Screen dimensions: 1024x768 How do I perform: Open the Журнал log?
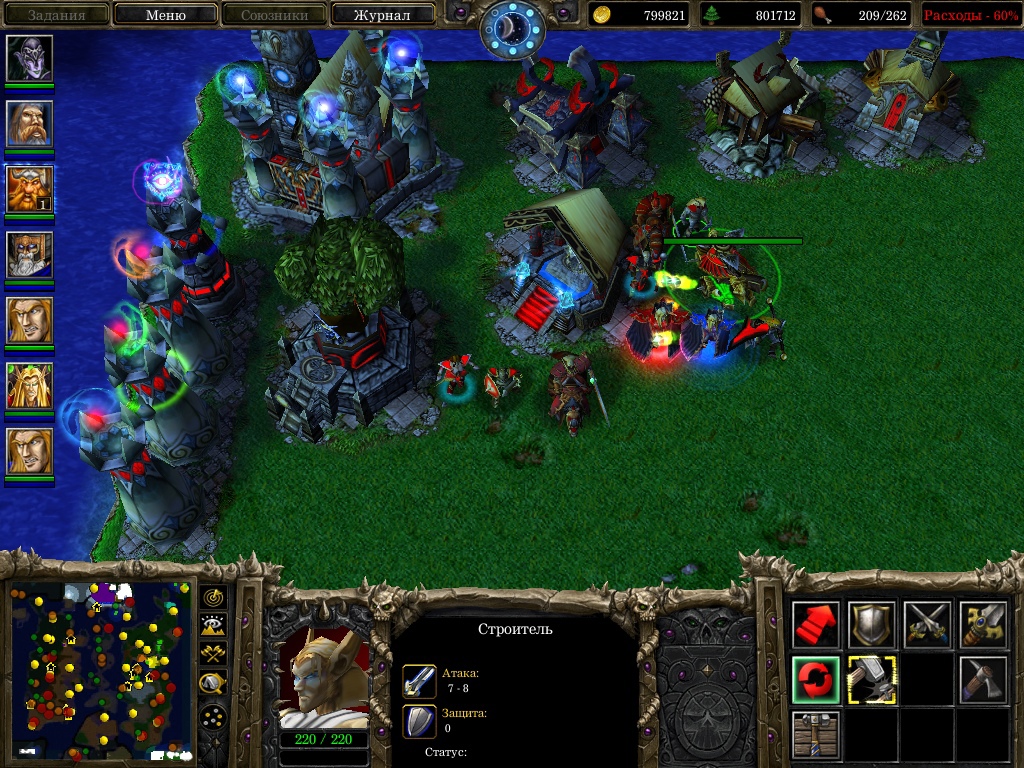click(383, 15)
